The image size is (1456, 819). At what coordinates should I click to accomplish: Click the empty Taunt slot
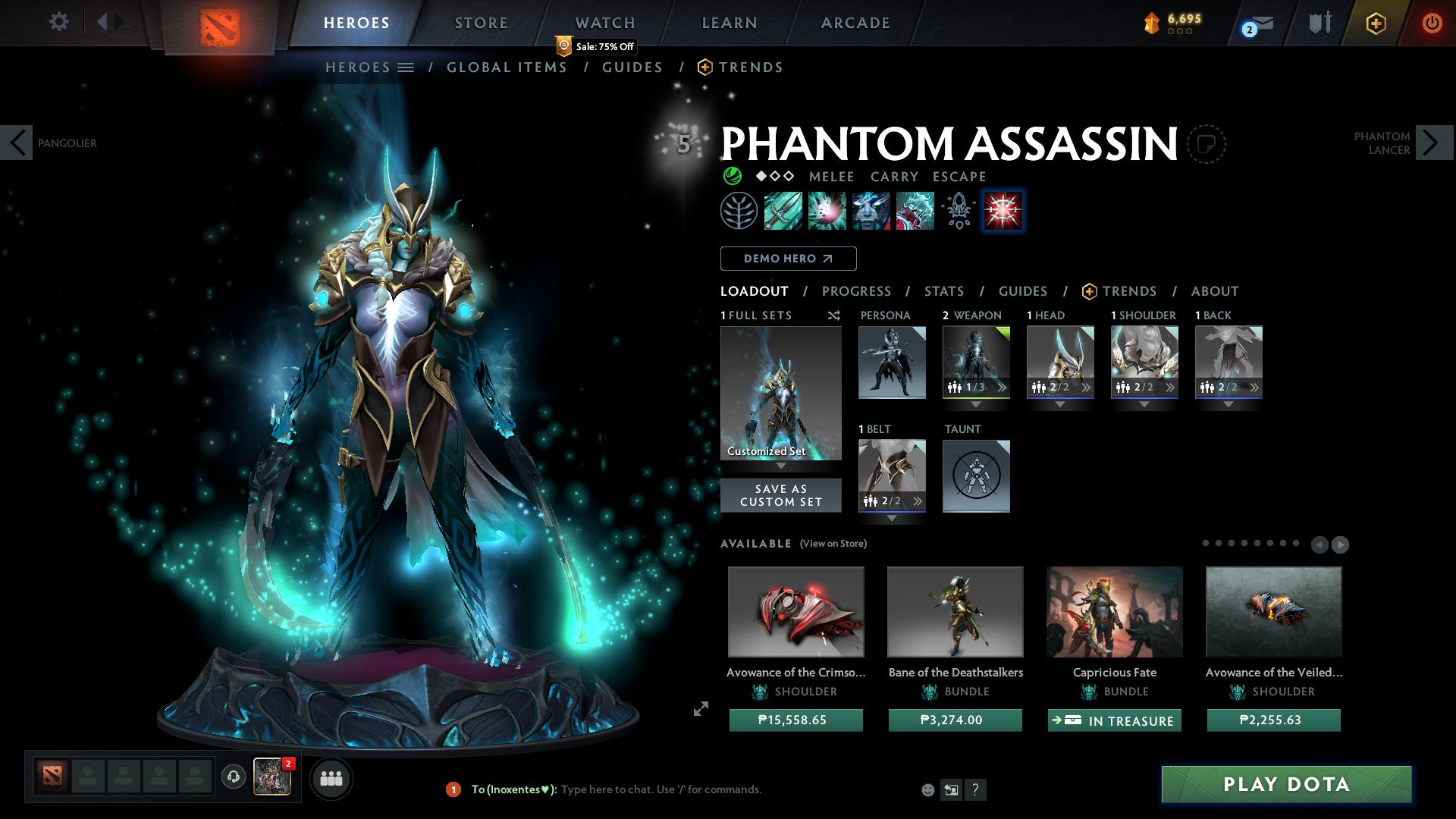tap(976, 476)
